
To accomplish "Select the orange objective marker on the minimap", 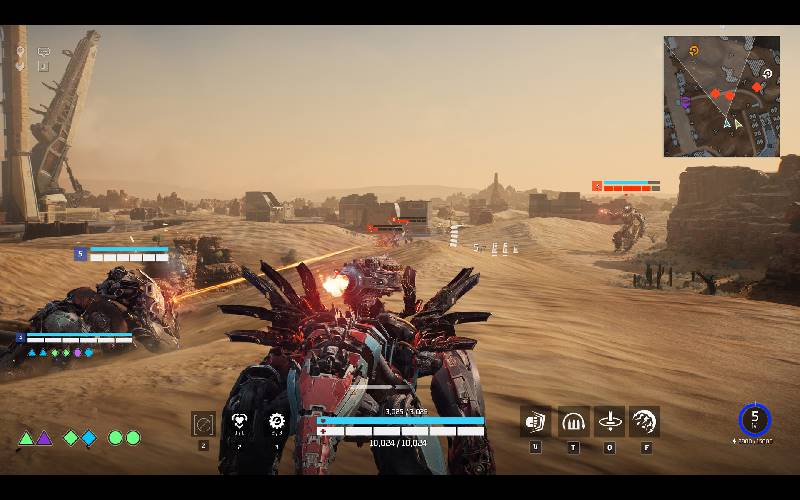I will [694, 50].
